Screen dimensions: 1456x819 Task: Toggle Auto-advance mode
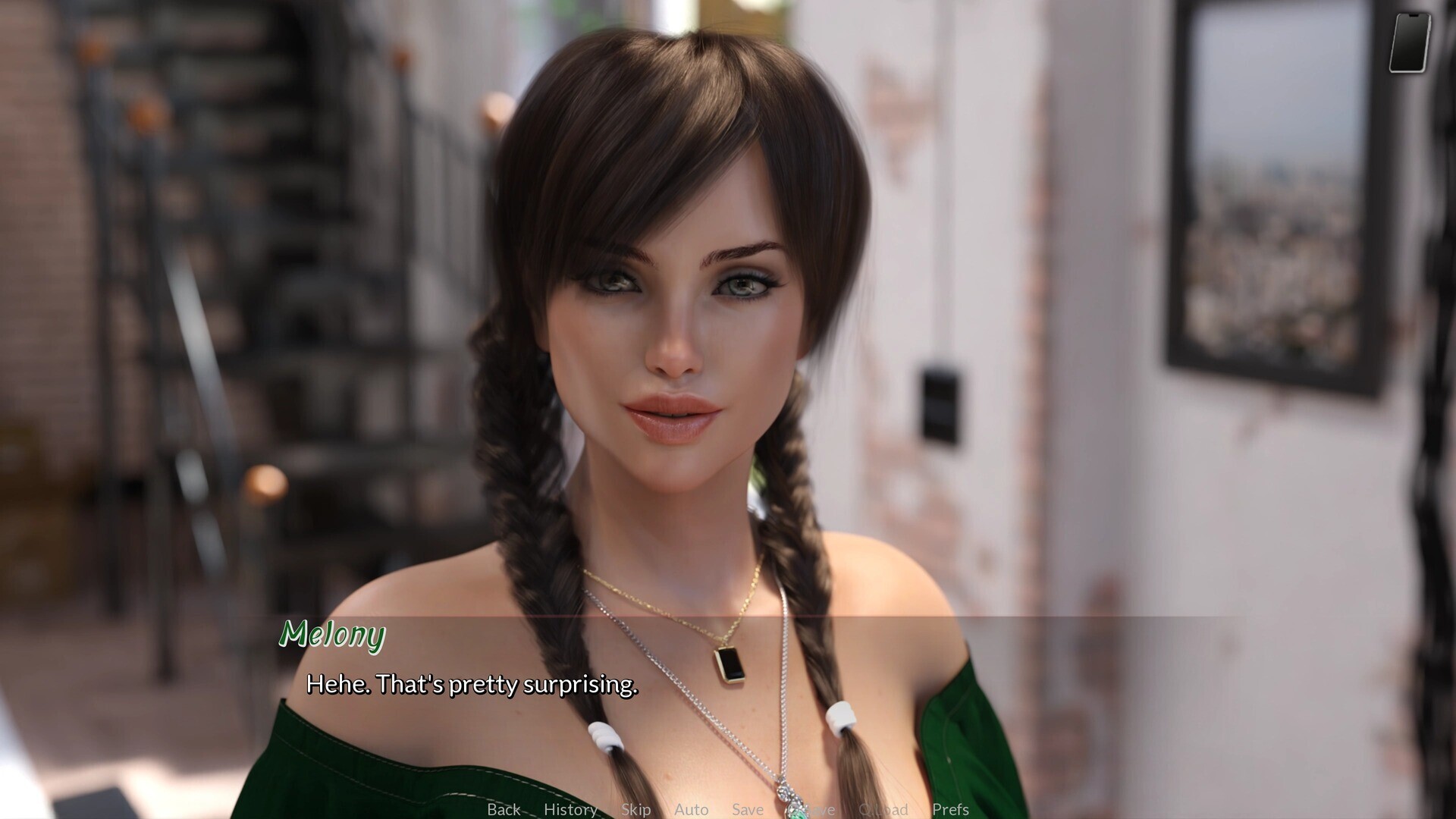[x=691, y=809]
